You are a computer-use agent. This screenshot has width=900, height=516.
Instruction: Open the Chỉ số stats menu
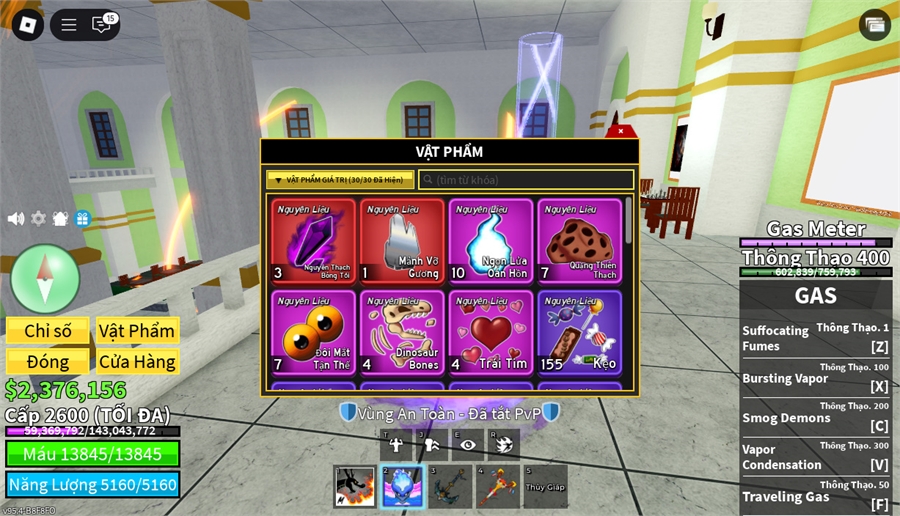pos(48,331)
